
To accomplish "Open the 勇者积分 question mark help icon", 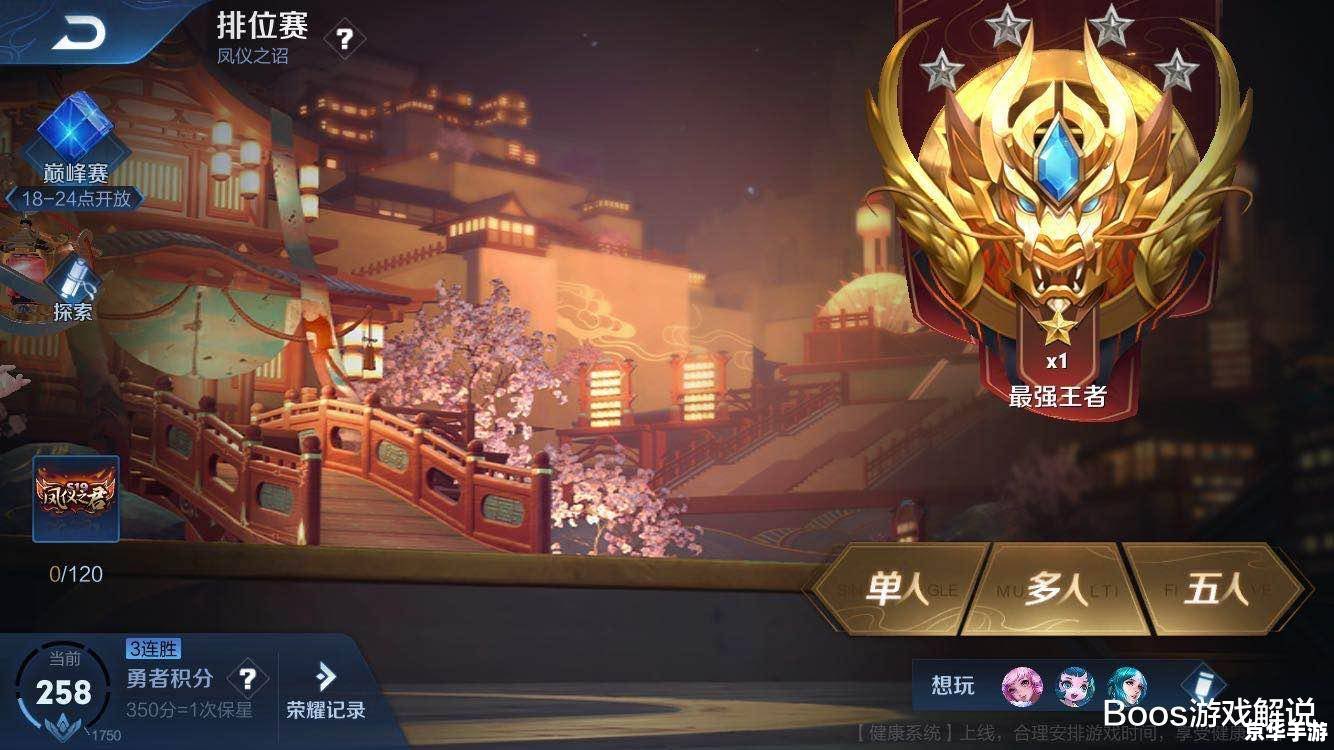I will click(248, 677).
